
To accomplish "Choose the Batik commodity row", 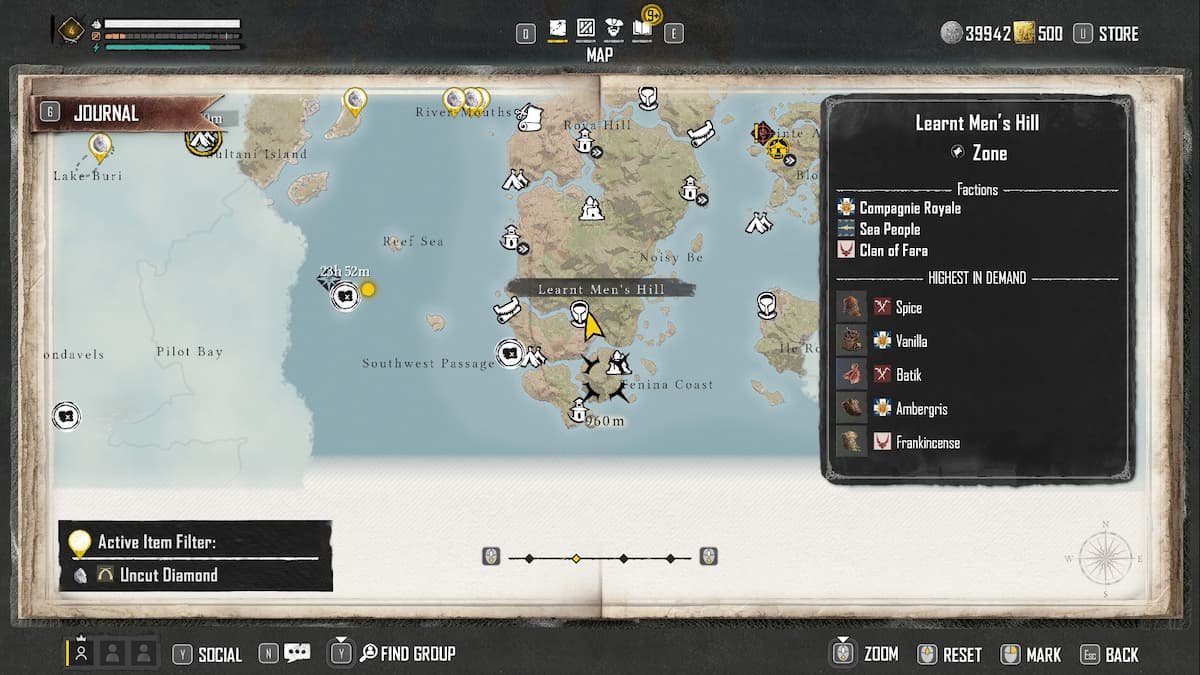I will point(908,375).
